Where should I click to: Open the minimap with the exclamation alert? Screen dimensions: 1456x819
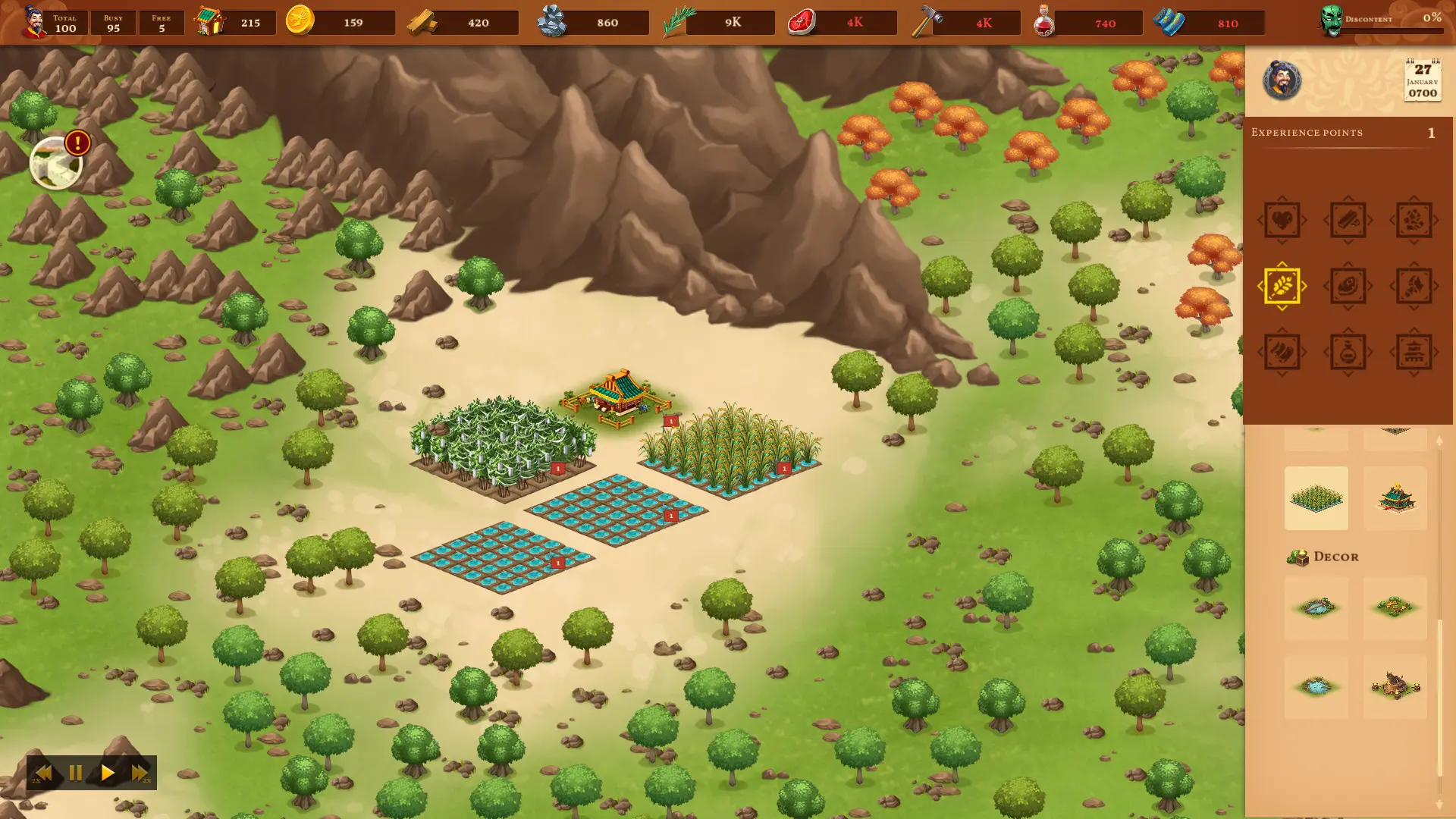pyautogui.click(x=55, y=162)
